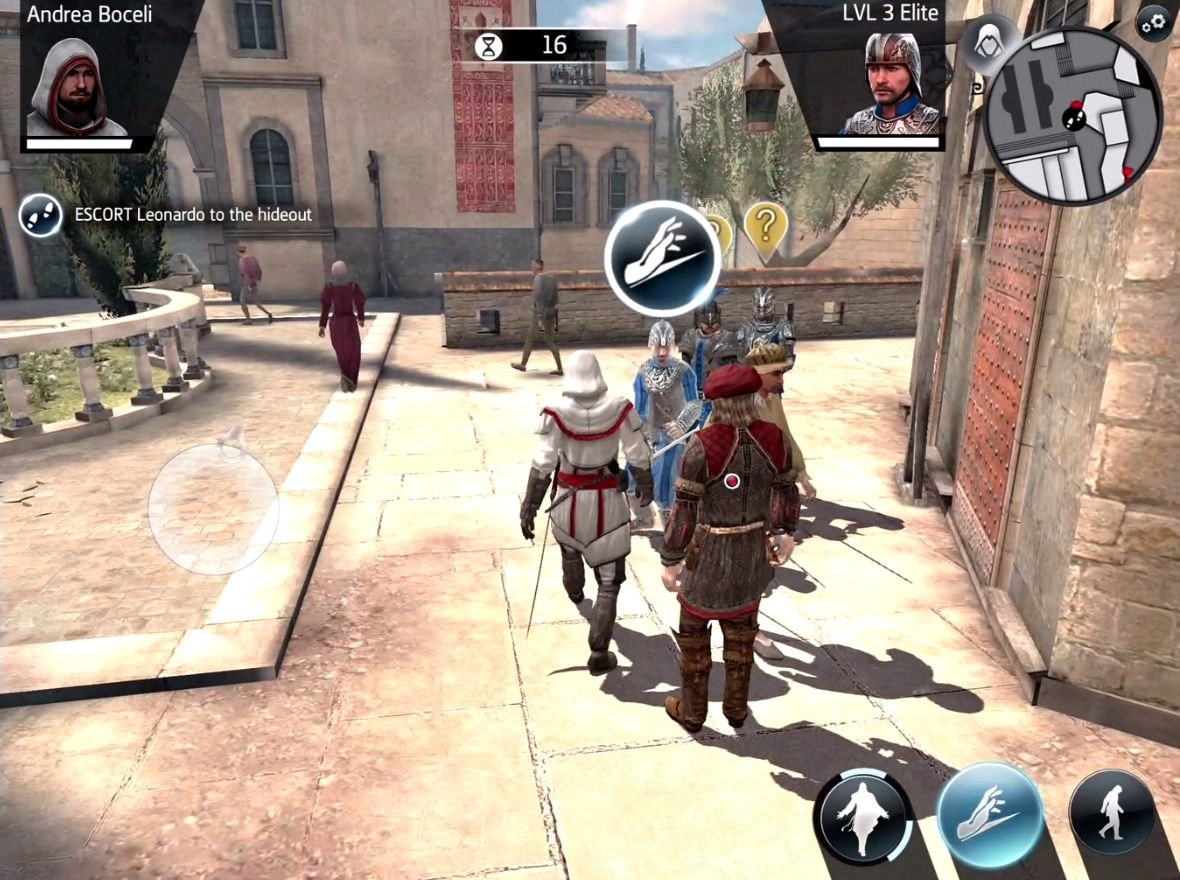Tap the virtual movement joystick
This screenshot has height=880, width=1180.
(x=213, y=508)
